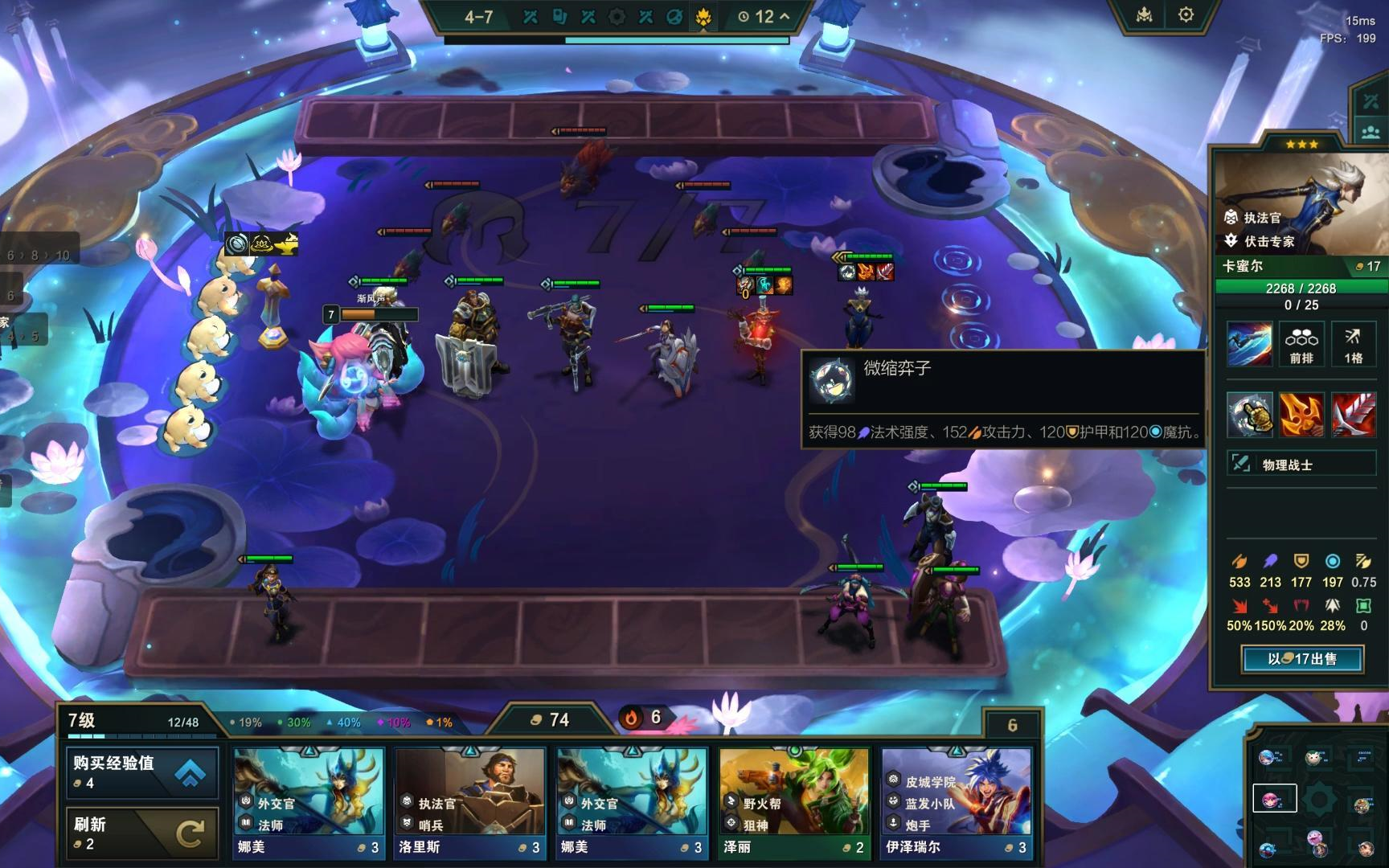Check the gauntlet item icon
1389x868 pixels.
pyautogui.click(x=1249, y=415)
